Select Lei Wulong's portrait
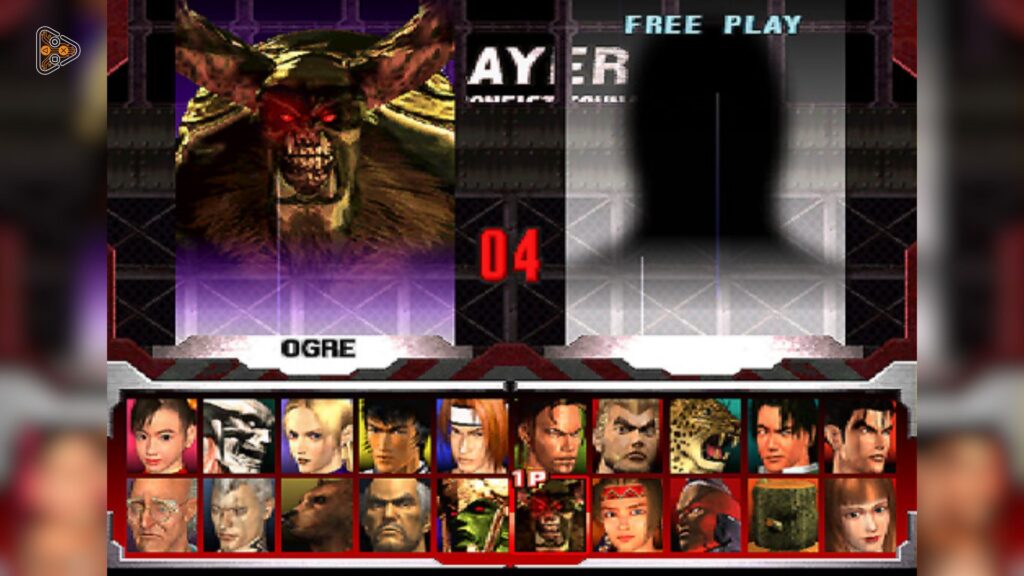The width and height of the screenshot is (1024, 576). [783, 435]
